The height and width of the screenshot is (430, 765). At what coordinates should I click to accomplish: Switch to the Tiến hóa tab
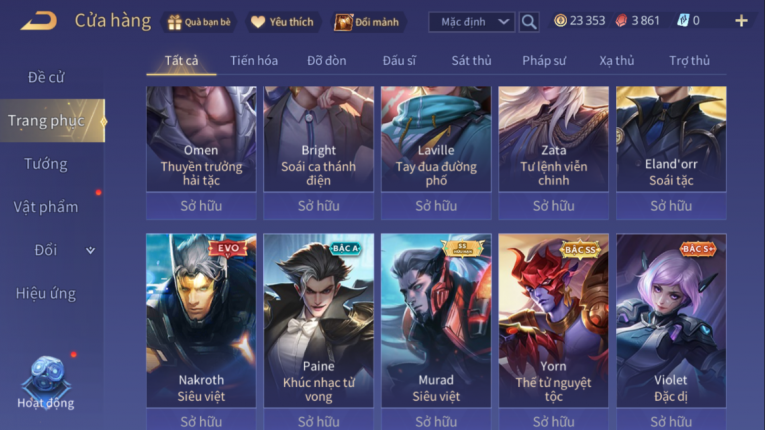coord(254,61)
